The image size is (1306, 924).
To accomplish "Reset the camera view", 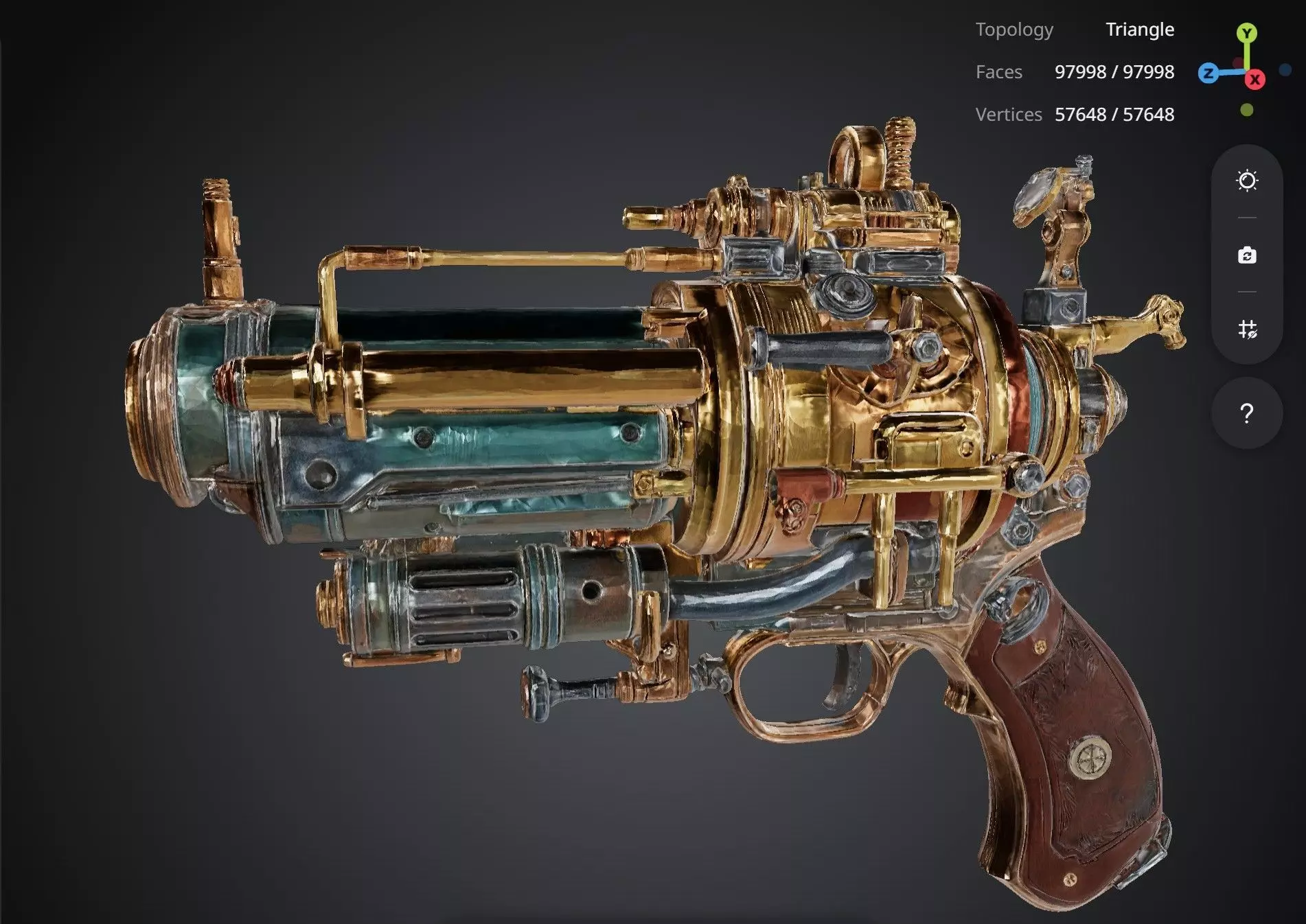I will point(1247,255).
